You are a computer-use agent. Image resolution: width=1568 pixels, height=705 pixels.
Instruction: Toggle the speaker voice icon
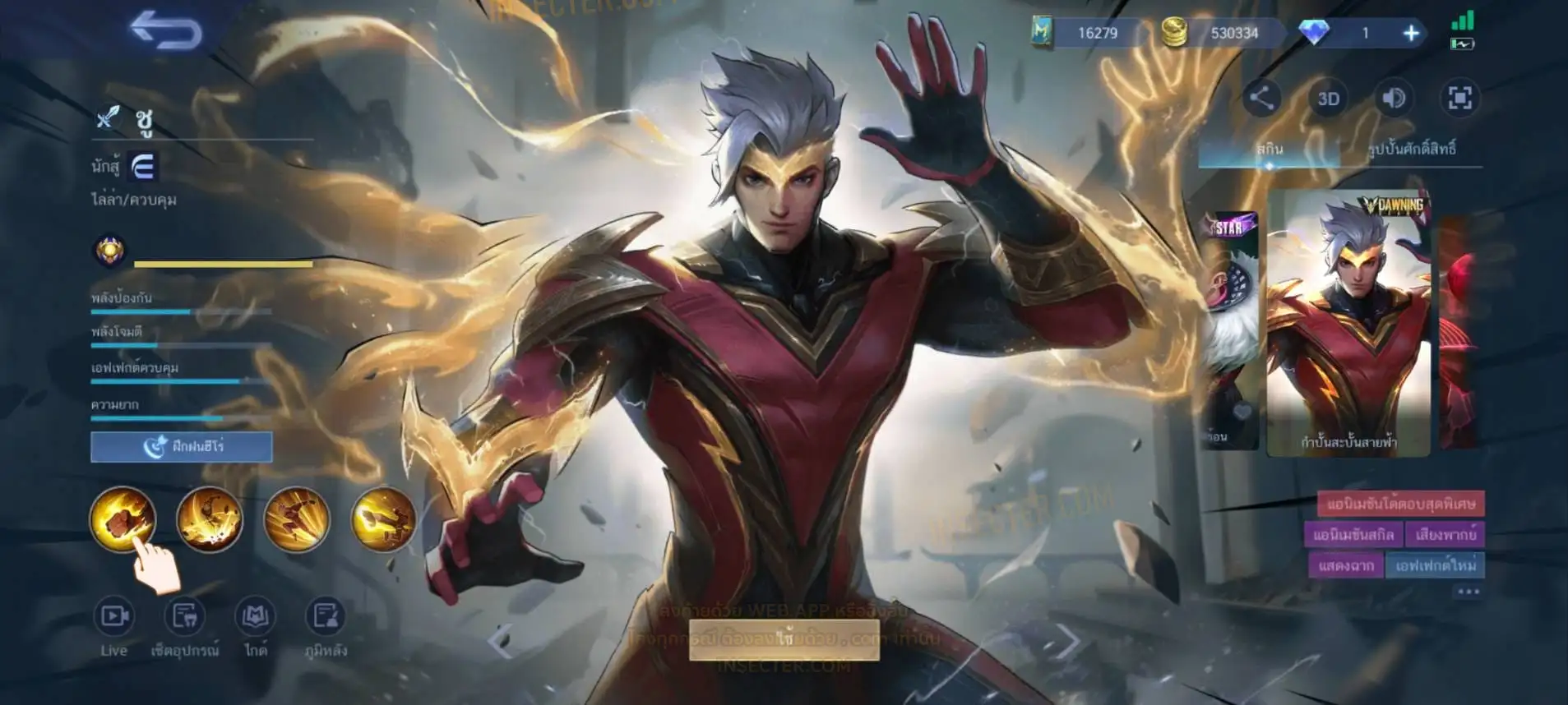click(1393, 99)
